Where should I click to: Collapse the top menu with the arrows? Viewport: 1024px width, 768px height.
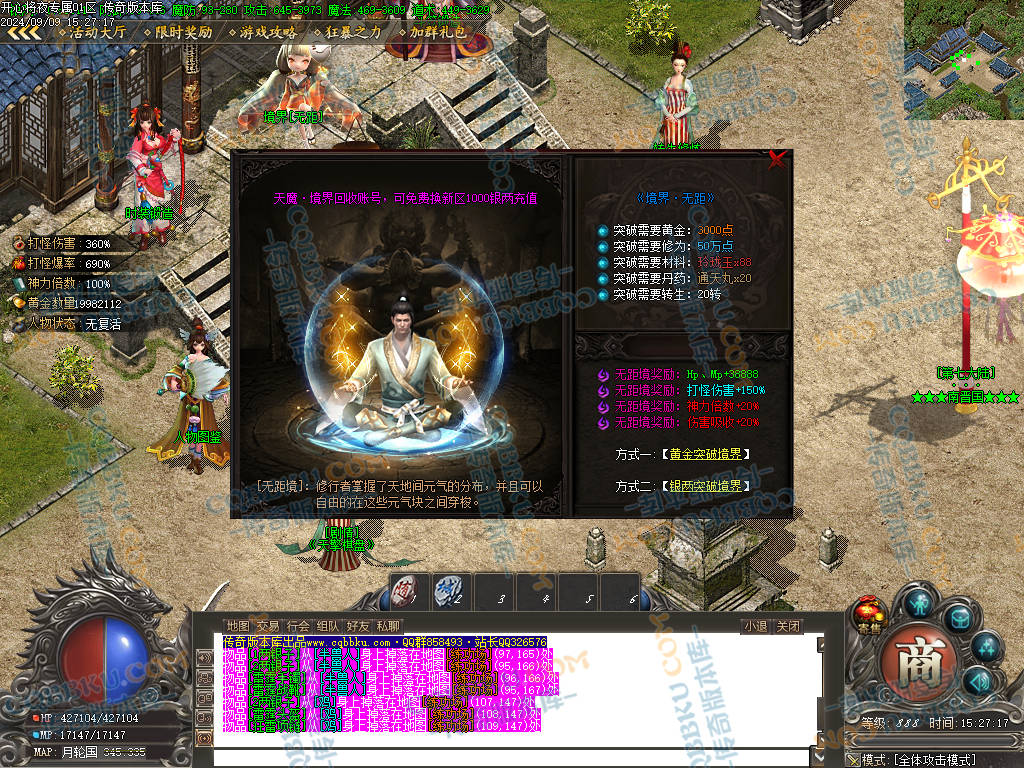pos(24,32)
